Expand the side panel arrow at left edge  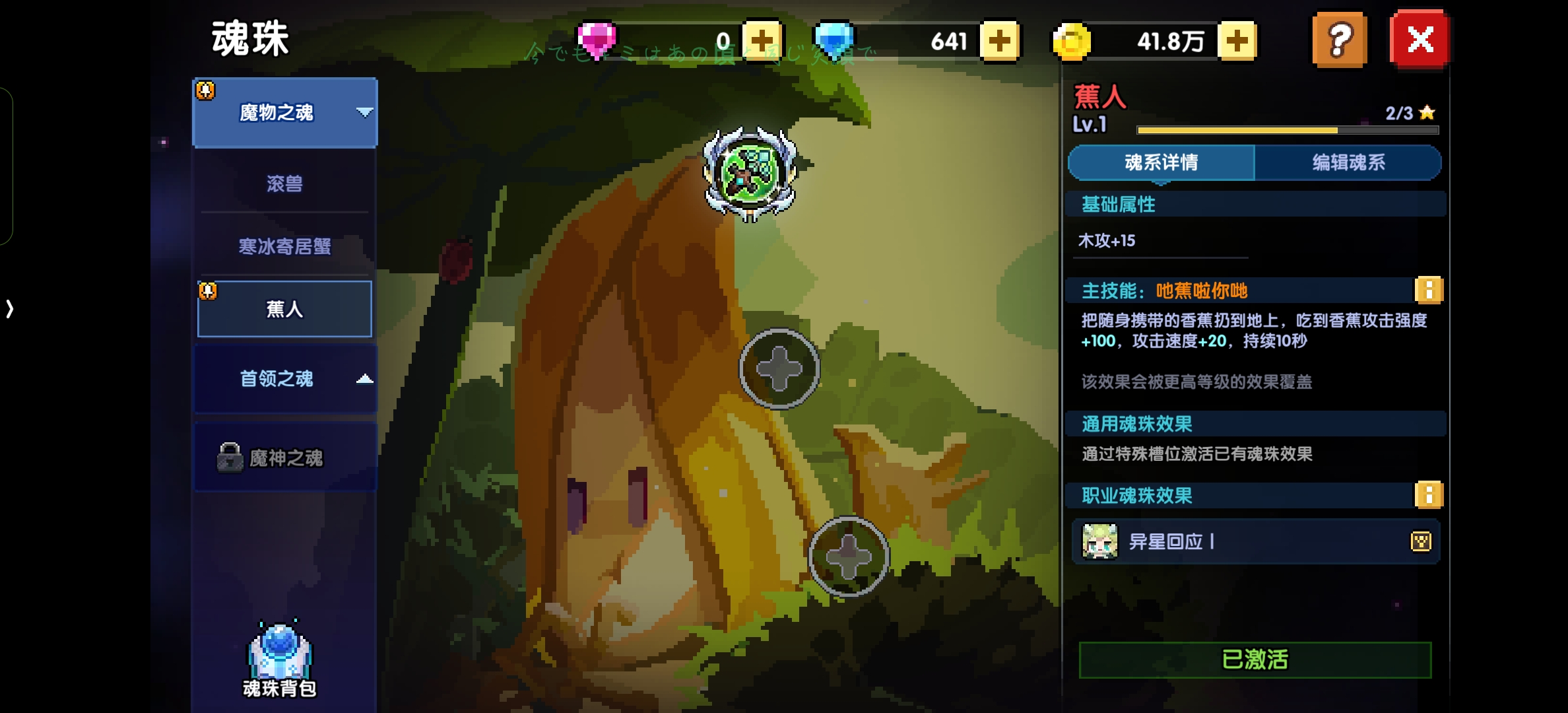point(9,309)
